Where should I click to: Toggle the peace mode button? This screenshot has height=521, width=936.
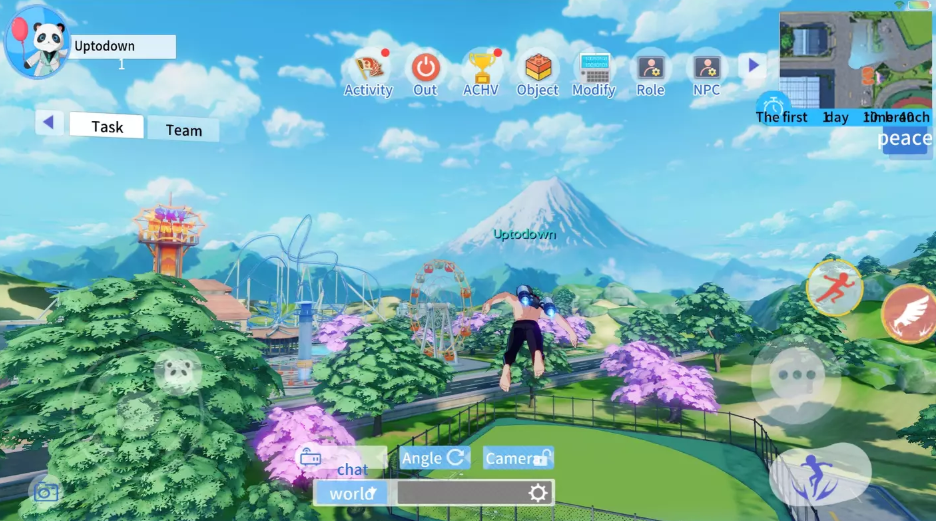click(904, 139)
